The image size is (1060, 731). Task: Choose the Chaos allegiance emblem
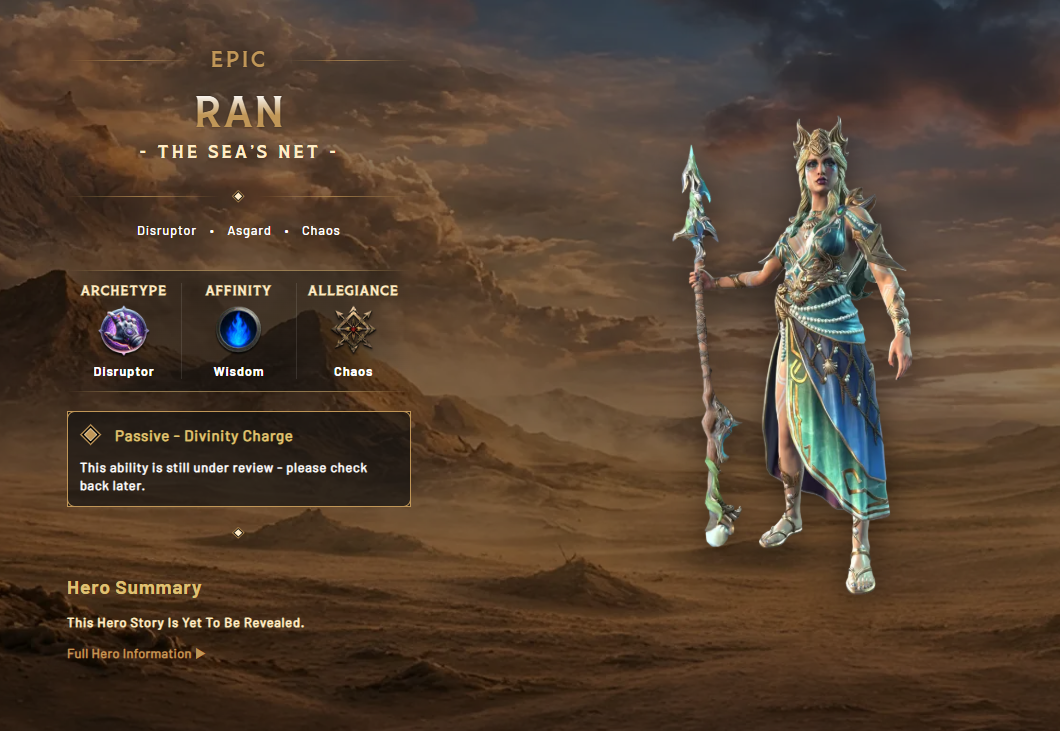click(x=353, y=331)
